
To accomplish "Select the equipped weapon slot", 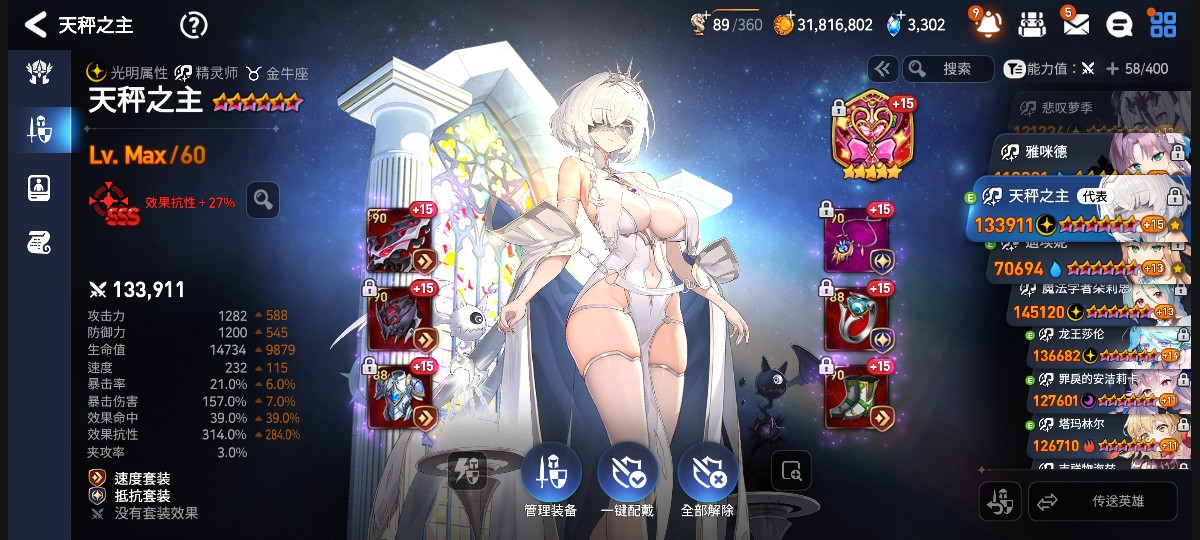I will [402, 240].
